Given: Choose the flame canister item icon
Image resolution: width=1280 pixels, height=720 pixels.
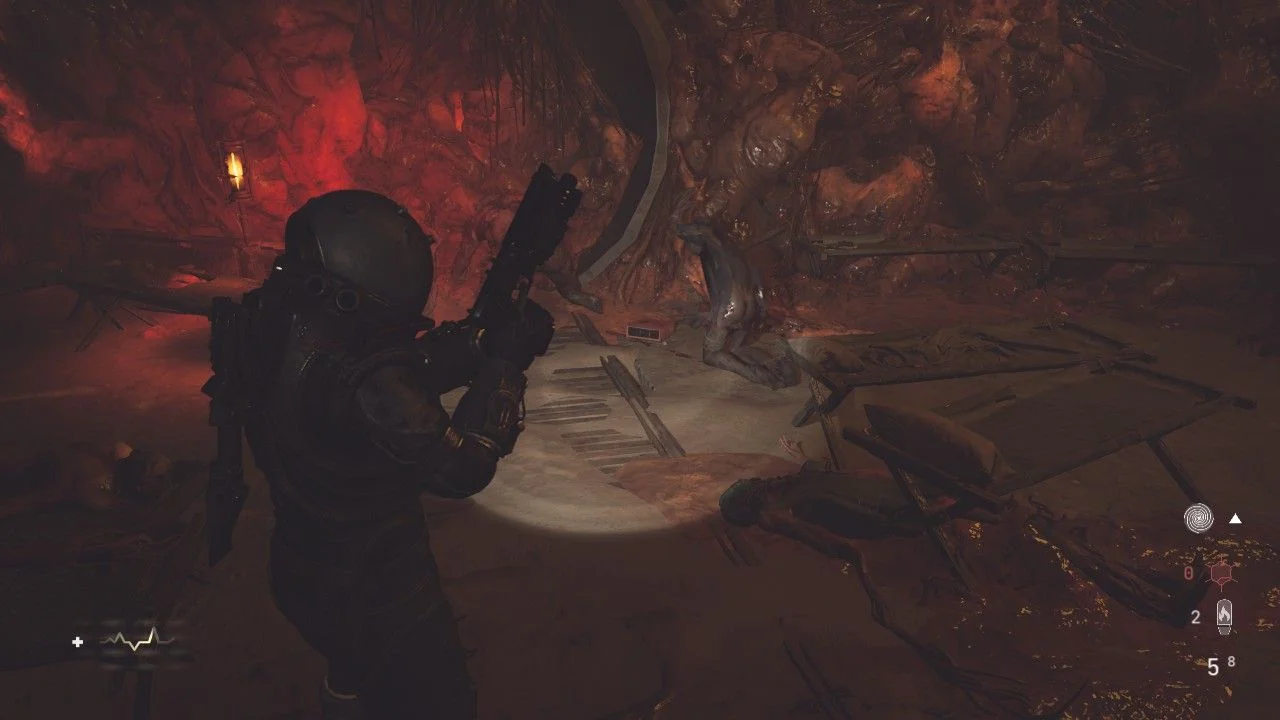Looking at the screenshot, I should [x=1224, y=616].
